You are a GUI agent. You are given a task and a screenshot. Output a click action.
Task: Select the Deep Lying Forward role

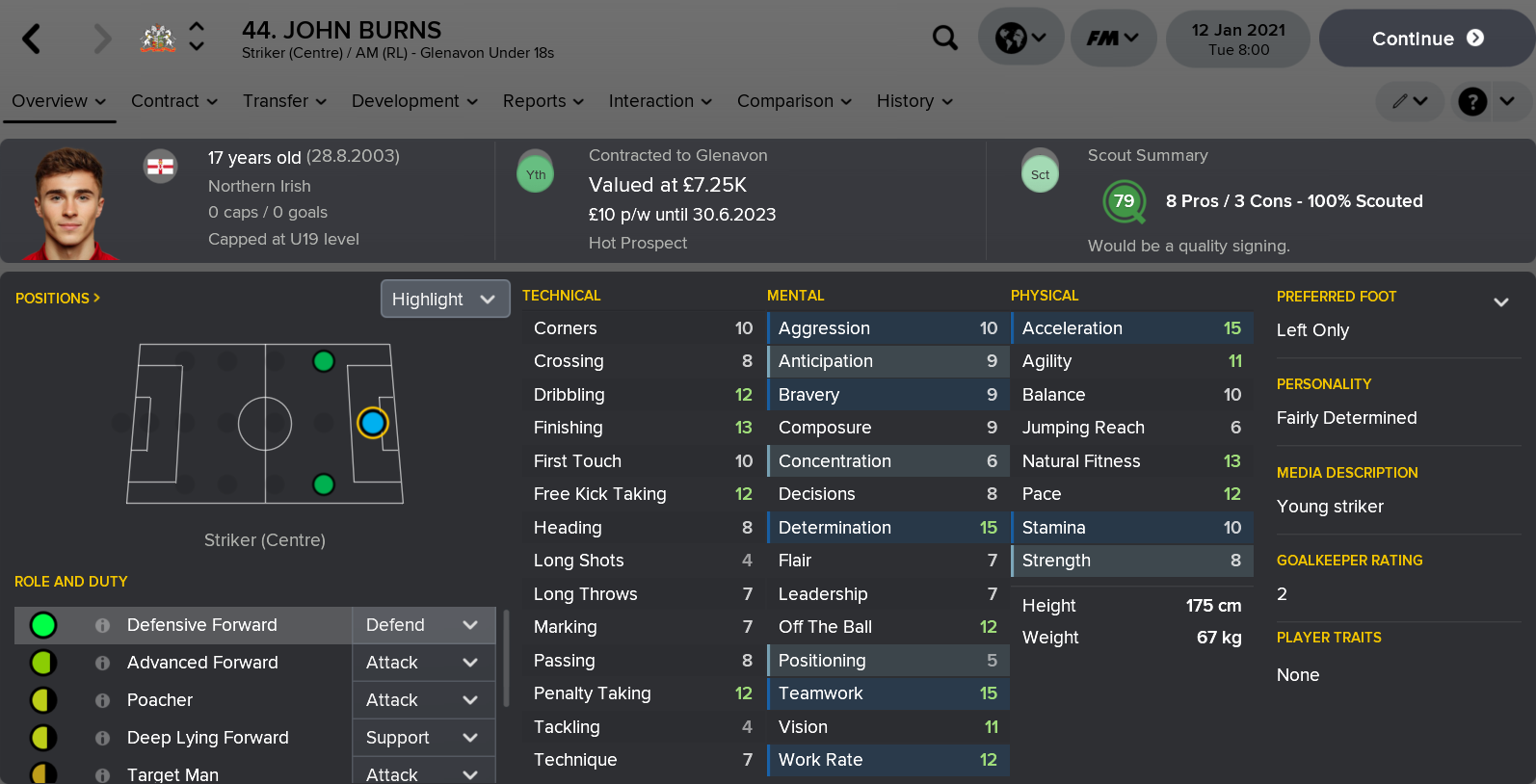(207, 738)
